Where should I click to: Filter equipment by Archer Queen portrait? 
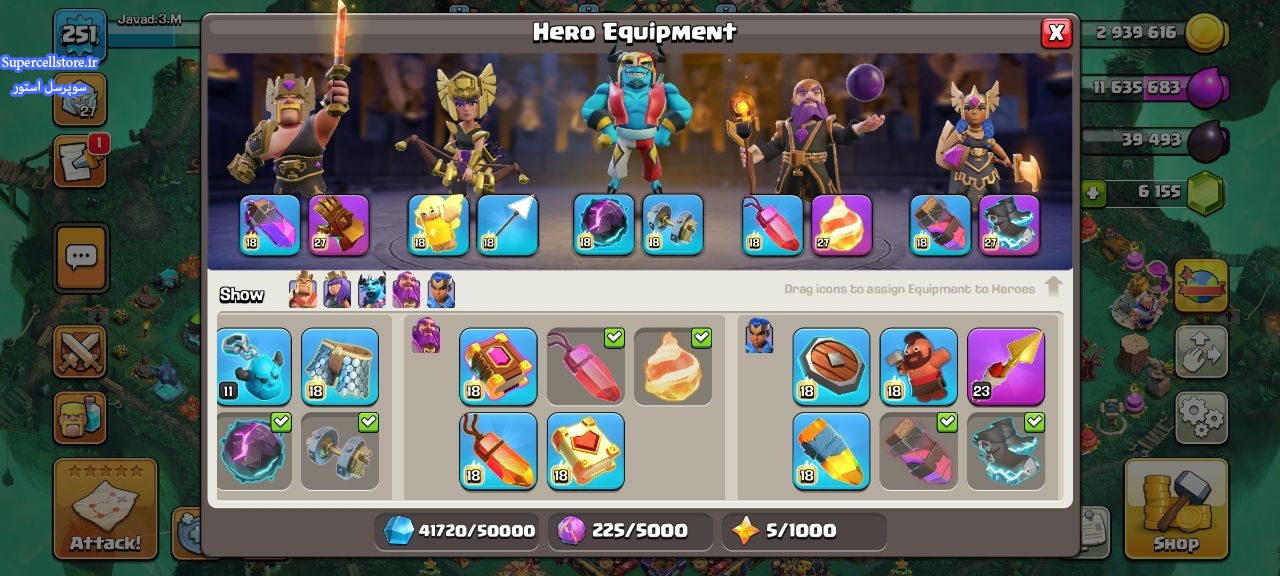tap(337, 291)
